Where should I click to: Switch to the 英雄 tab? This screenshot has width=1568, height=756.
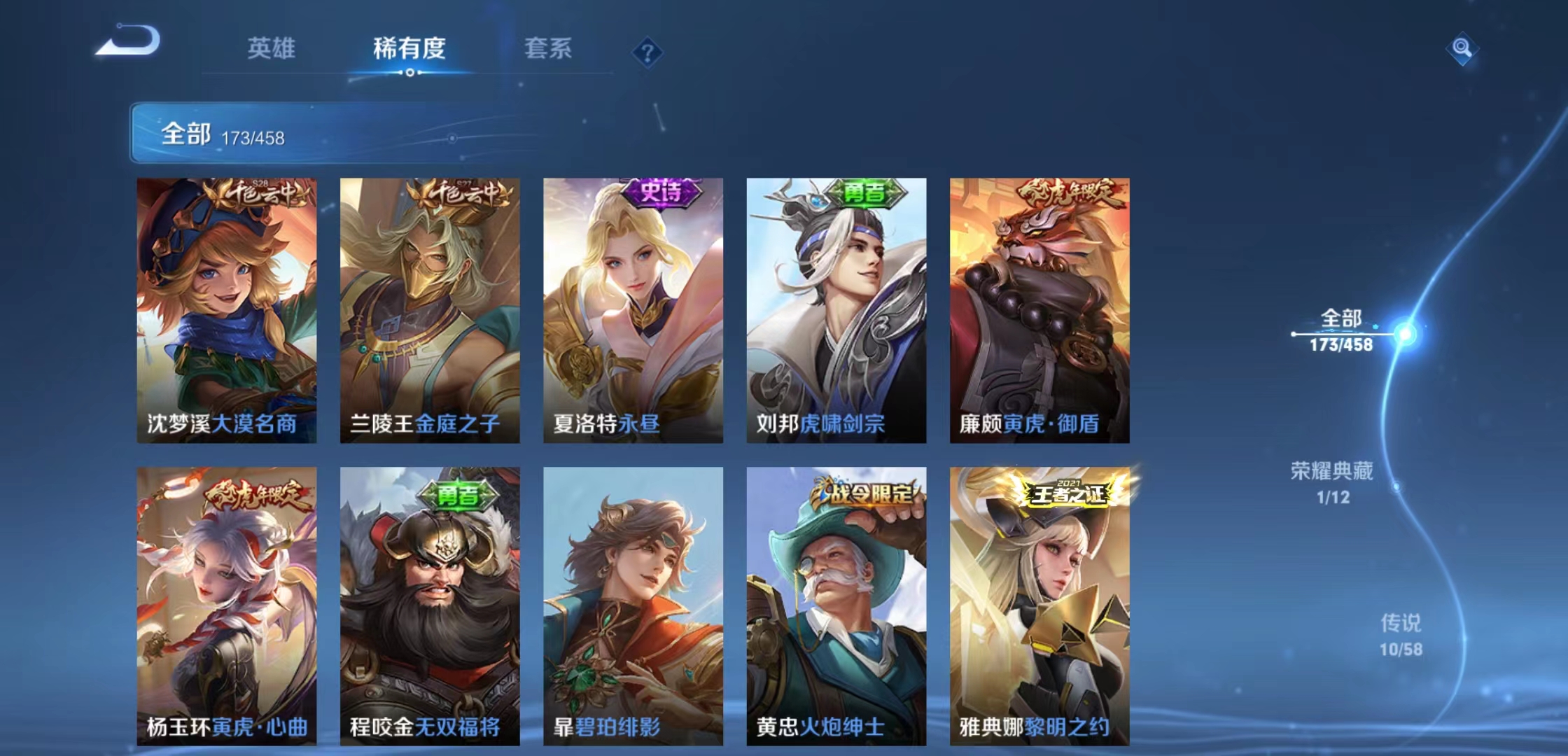tap(271, 49)
